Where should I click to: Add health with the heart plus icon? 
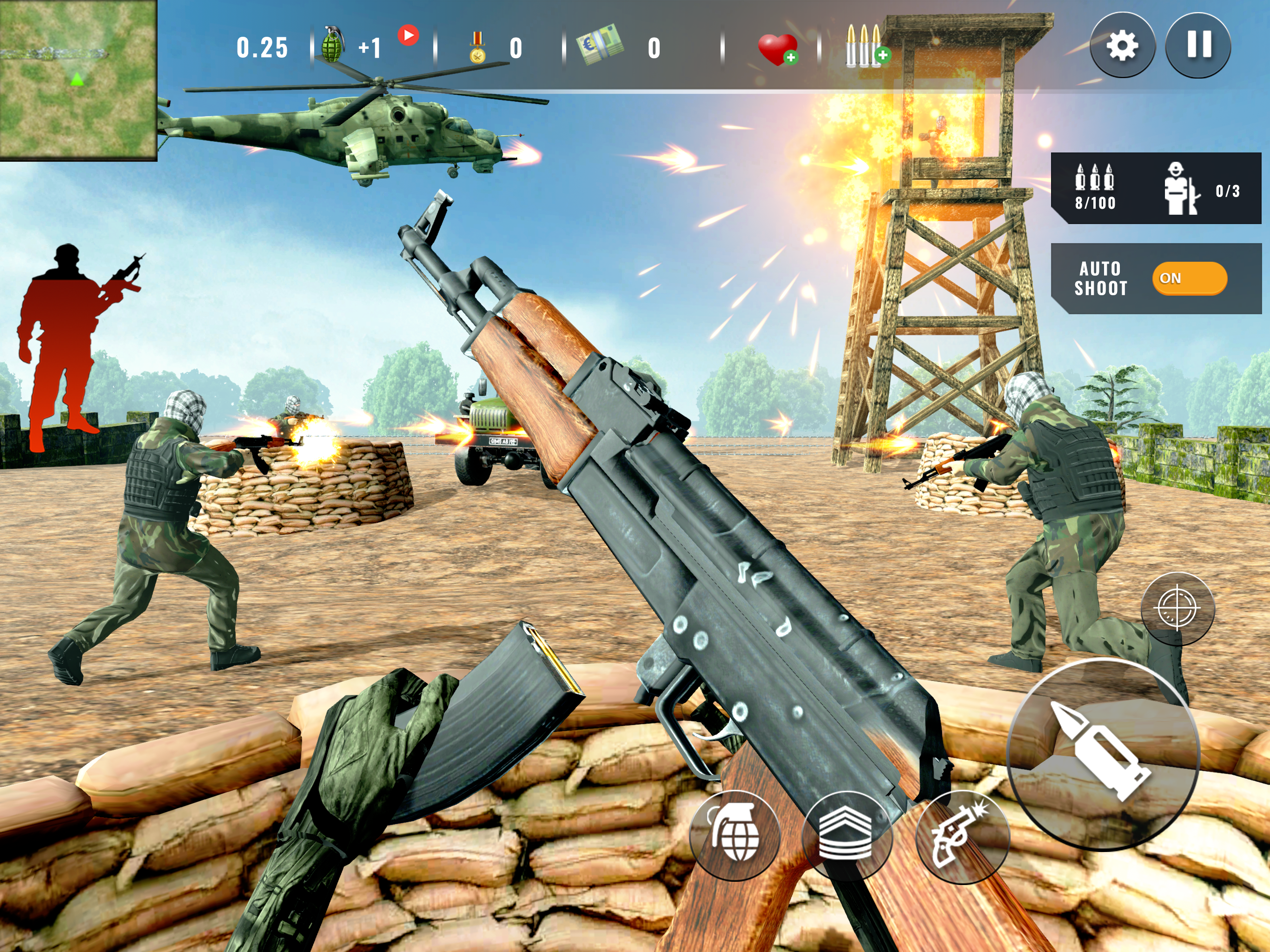click(778, 49)
